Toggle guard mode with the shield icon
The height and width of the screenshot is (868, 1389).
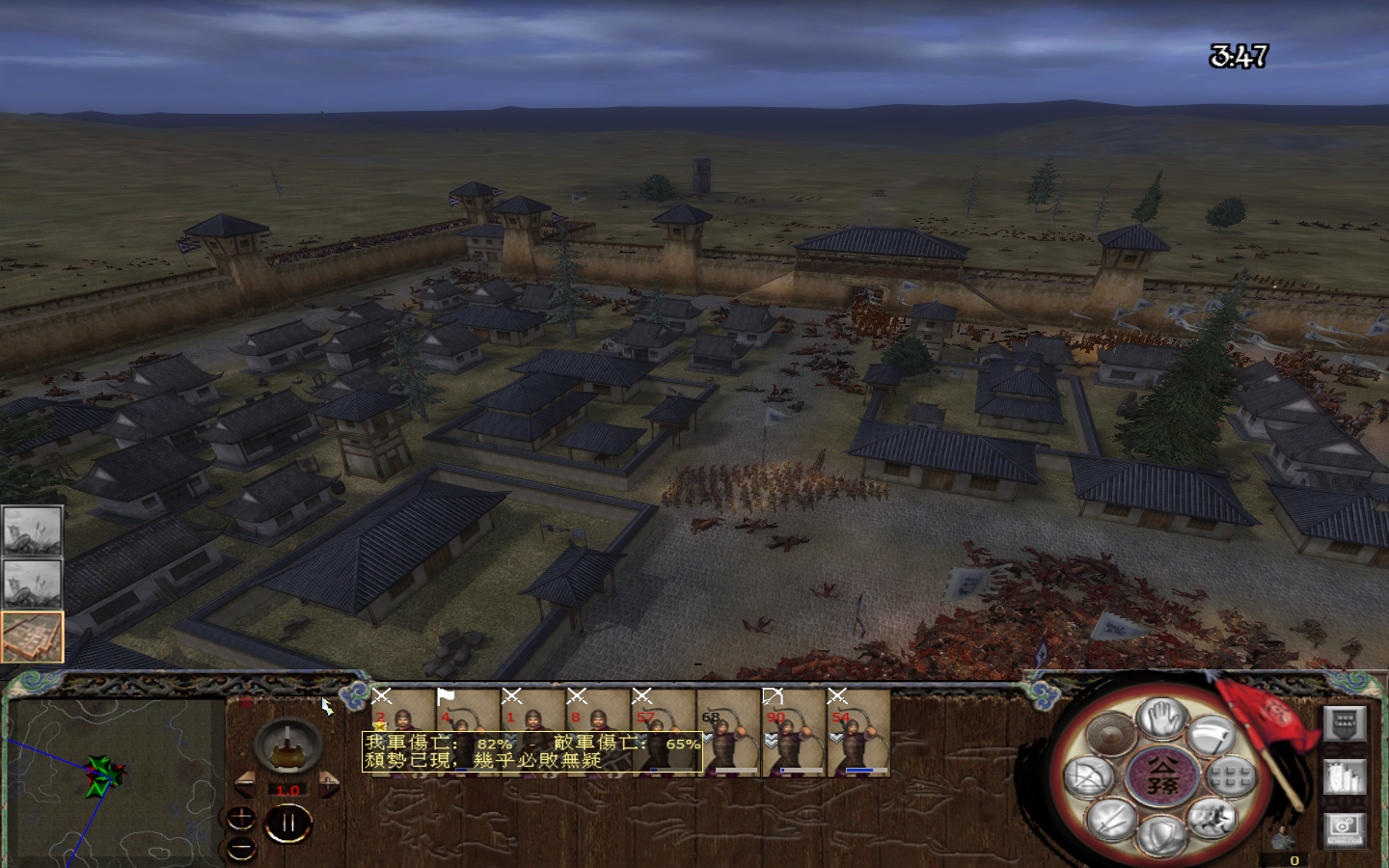[1161, 832]
